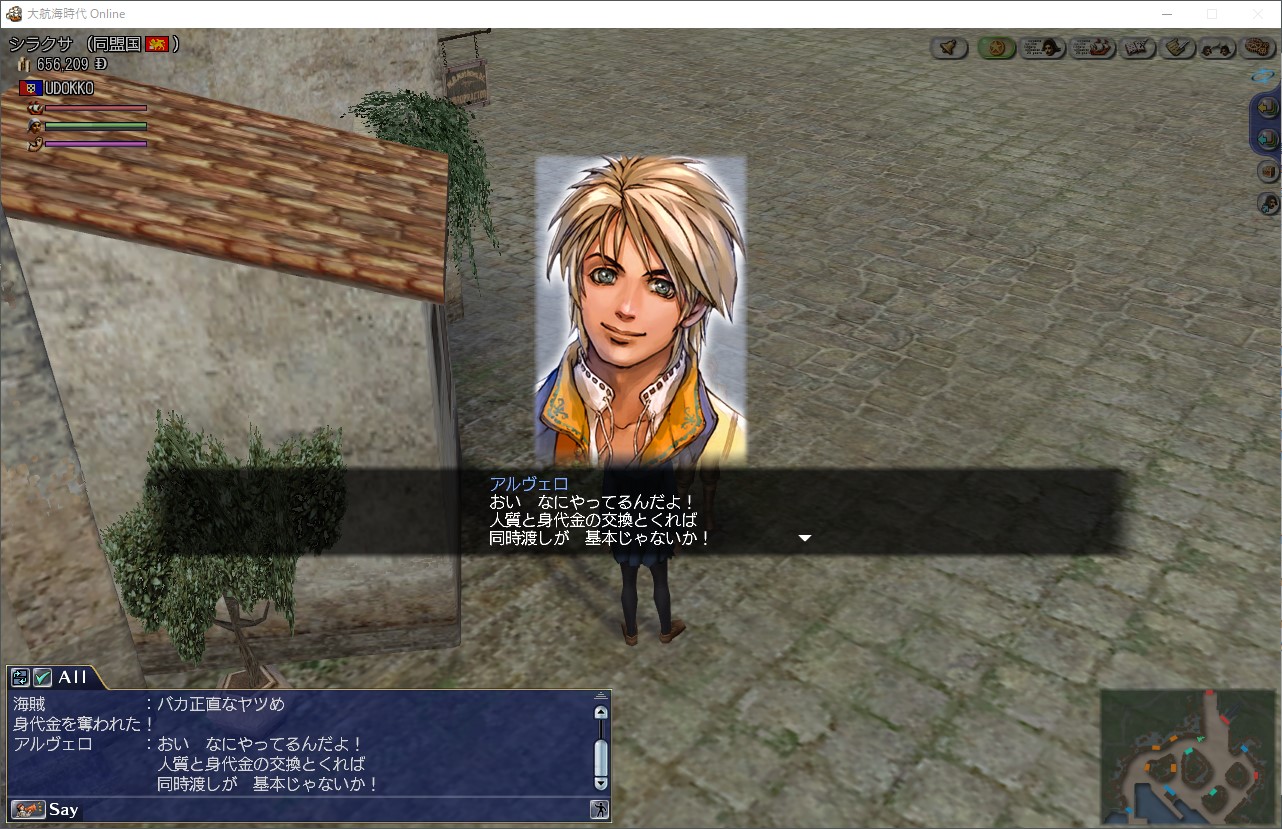This screenshot has height=829, width=1282.
Task: Switch chat mode with the Say megaphone button
Action: tap(29, 809)
